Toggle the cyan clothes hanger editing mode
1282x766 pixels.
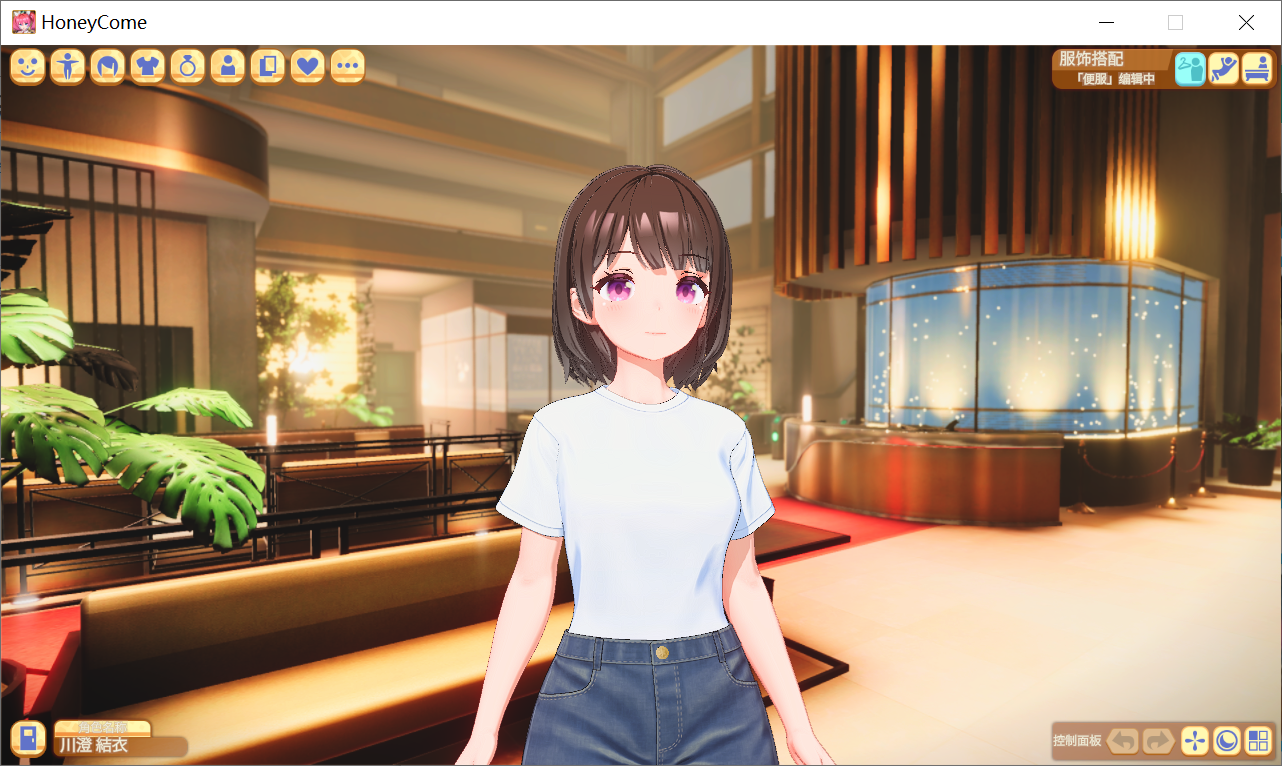point(1190,68)
